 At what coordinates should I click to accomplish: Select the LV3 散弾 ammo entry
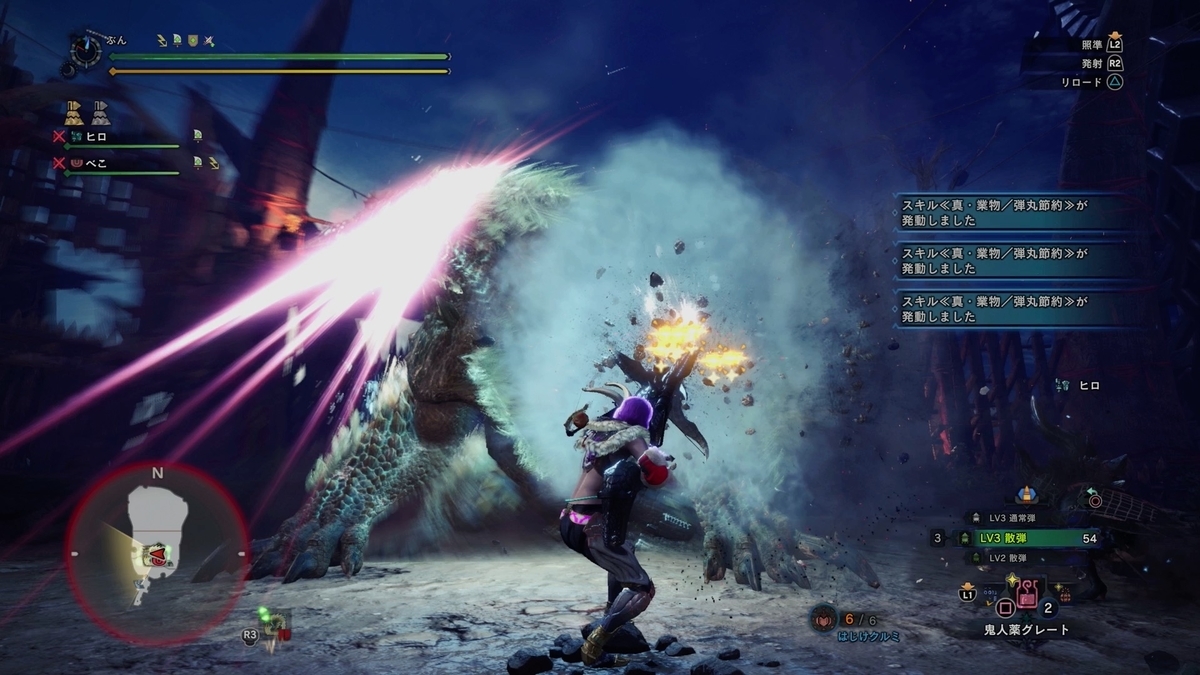click(1035, 538)
